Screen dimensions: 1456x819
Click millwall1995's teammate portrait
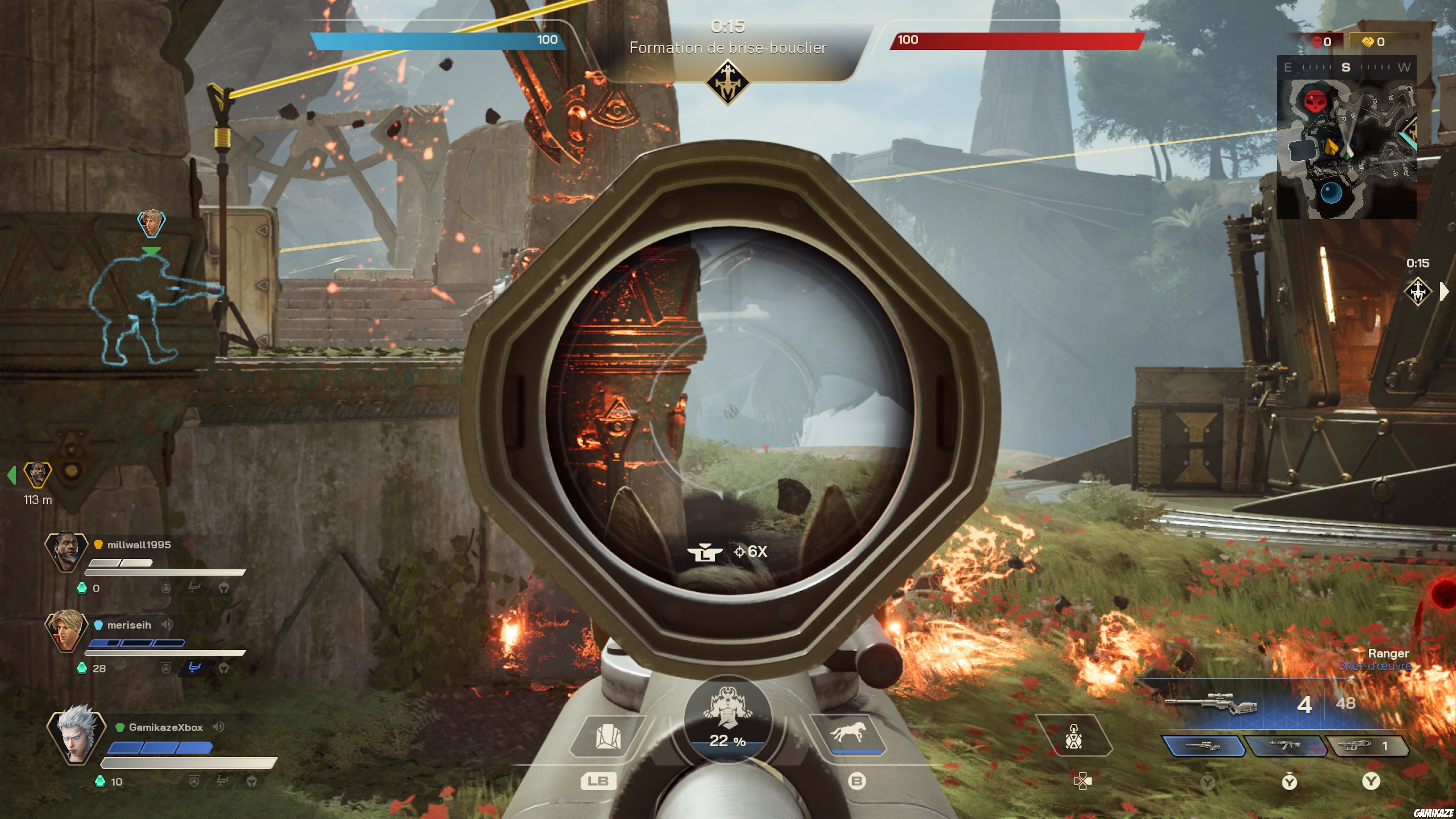pos(66,551)
